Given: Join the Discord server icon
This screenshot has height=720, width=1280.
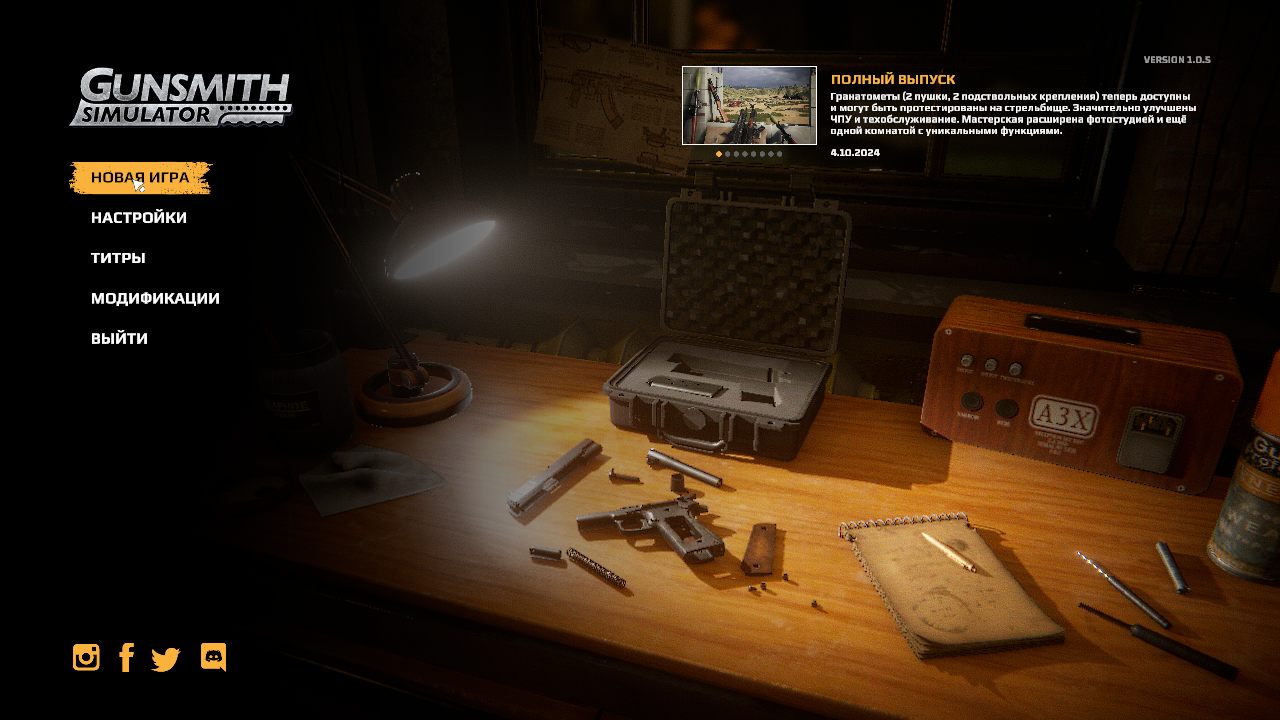Looking at the screenshot, I should point(213,657).
